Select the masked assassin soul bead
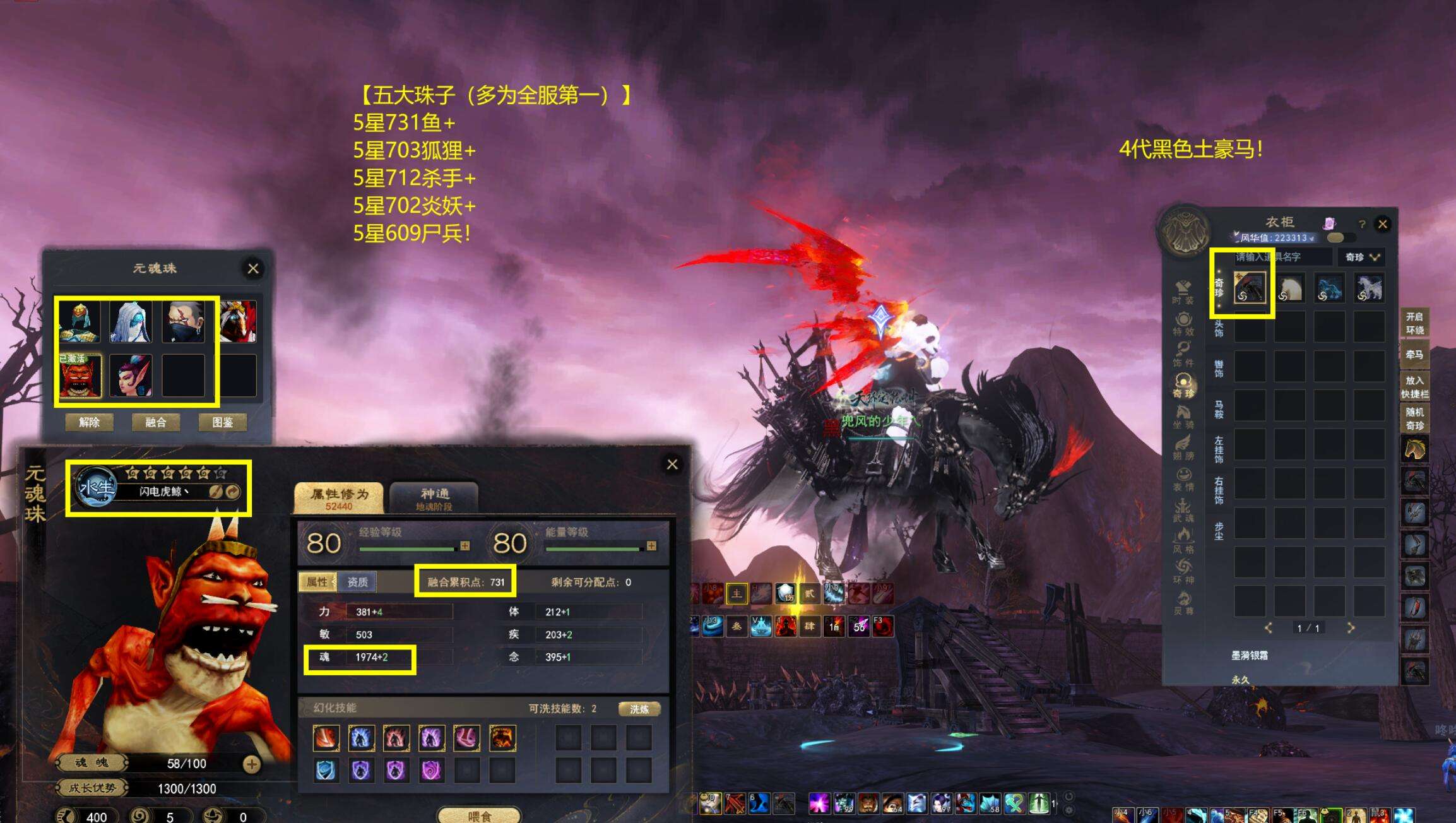Image resolution: width=1456 pixels, height=823 pixels. (183, 322)
